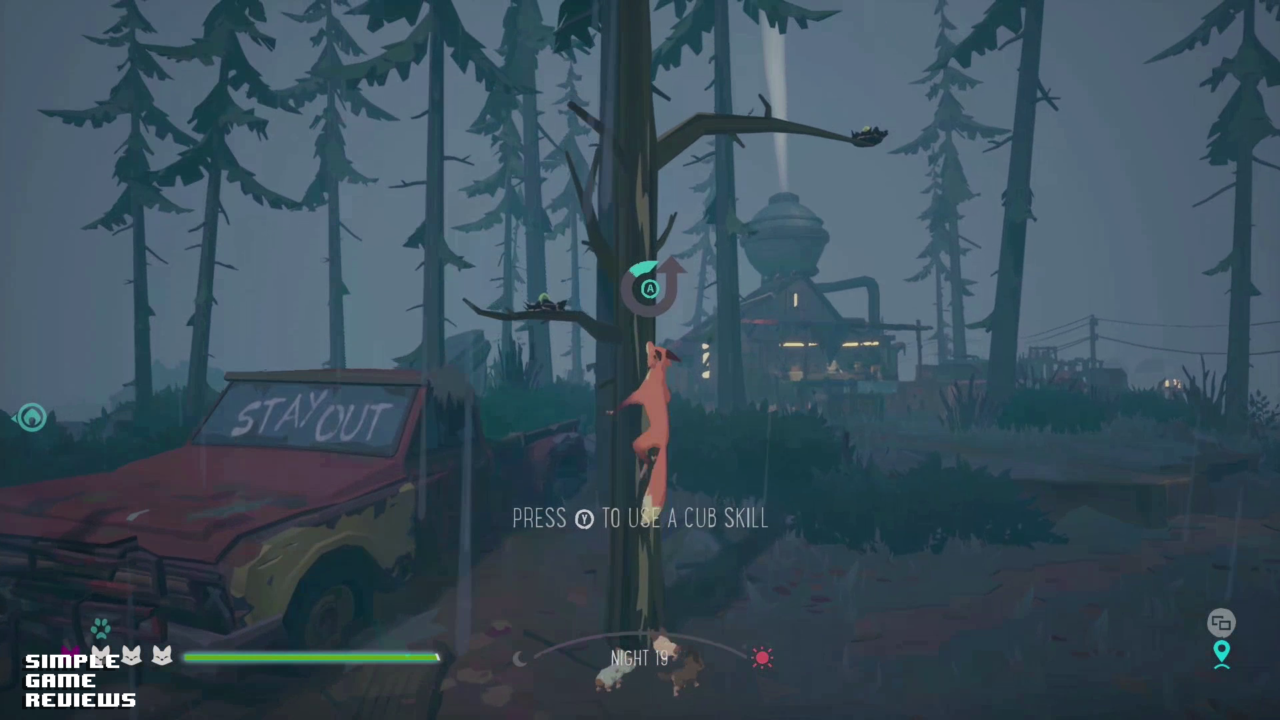The width and height of the screenshot is (1280, 720).
Task: Toggle the NIGHT 19 day counter display
Action: point(639,658)
